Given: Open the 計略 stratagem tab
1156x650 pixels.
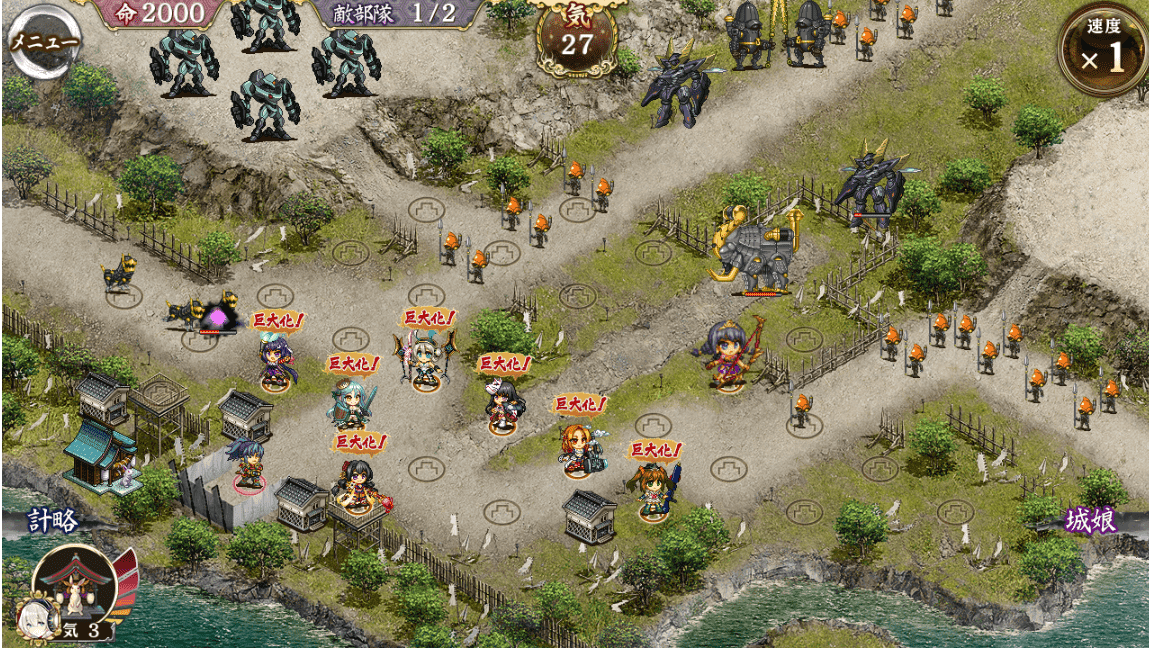Looking at the screenshot, I should 52,521.
